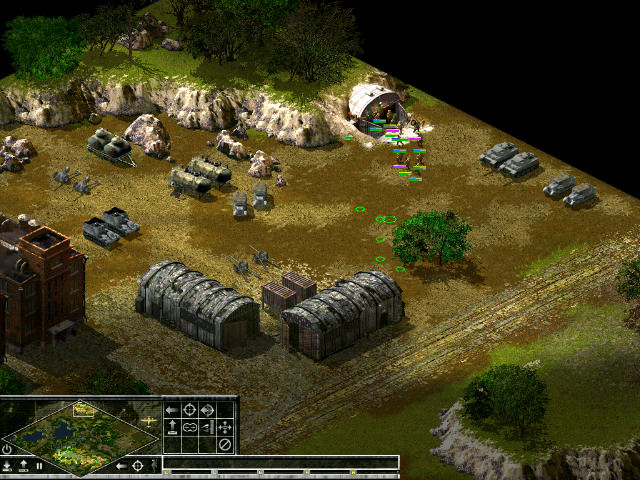Select the left arrow move command
This screenshot has width=640, height=480.
click(171, 410)
